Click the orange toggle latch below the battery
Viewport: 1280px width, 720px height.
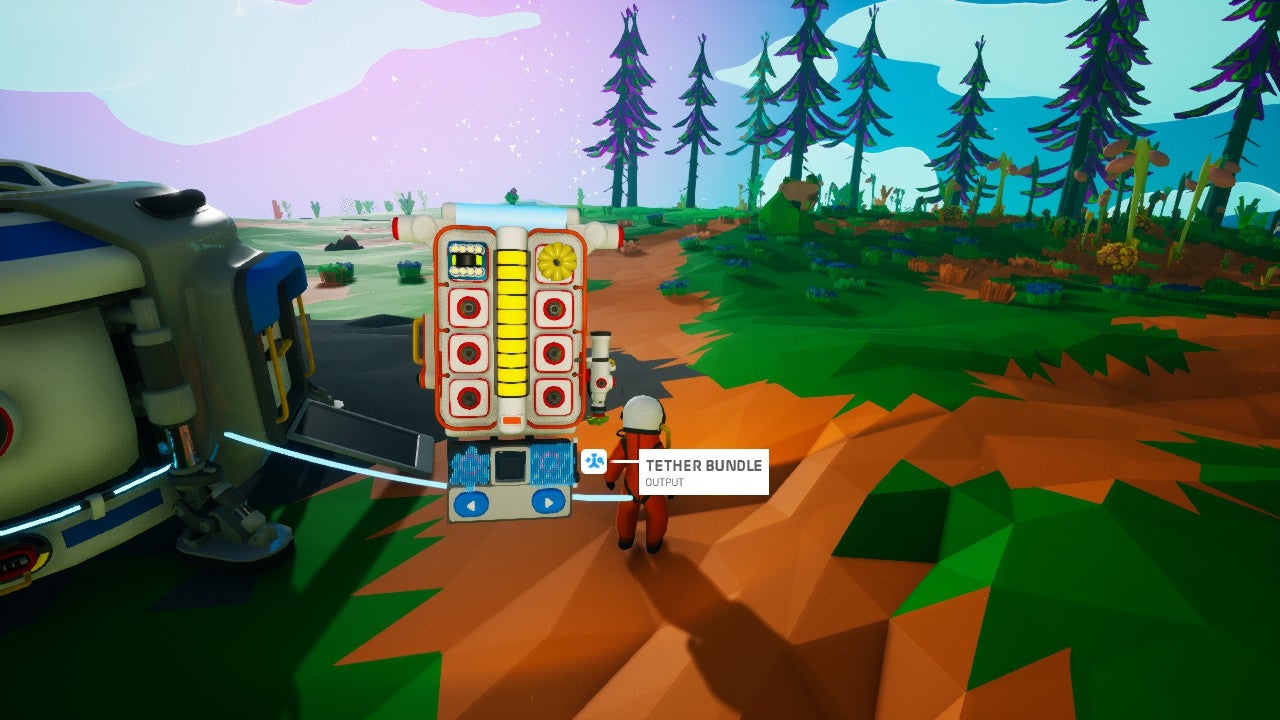tap(512, 418)
